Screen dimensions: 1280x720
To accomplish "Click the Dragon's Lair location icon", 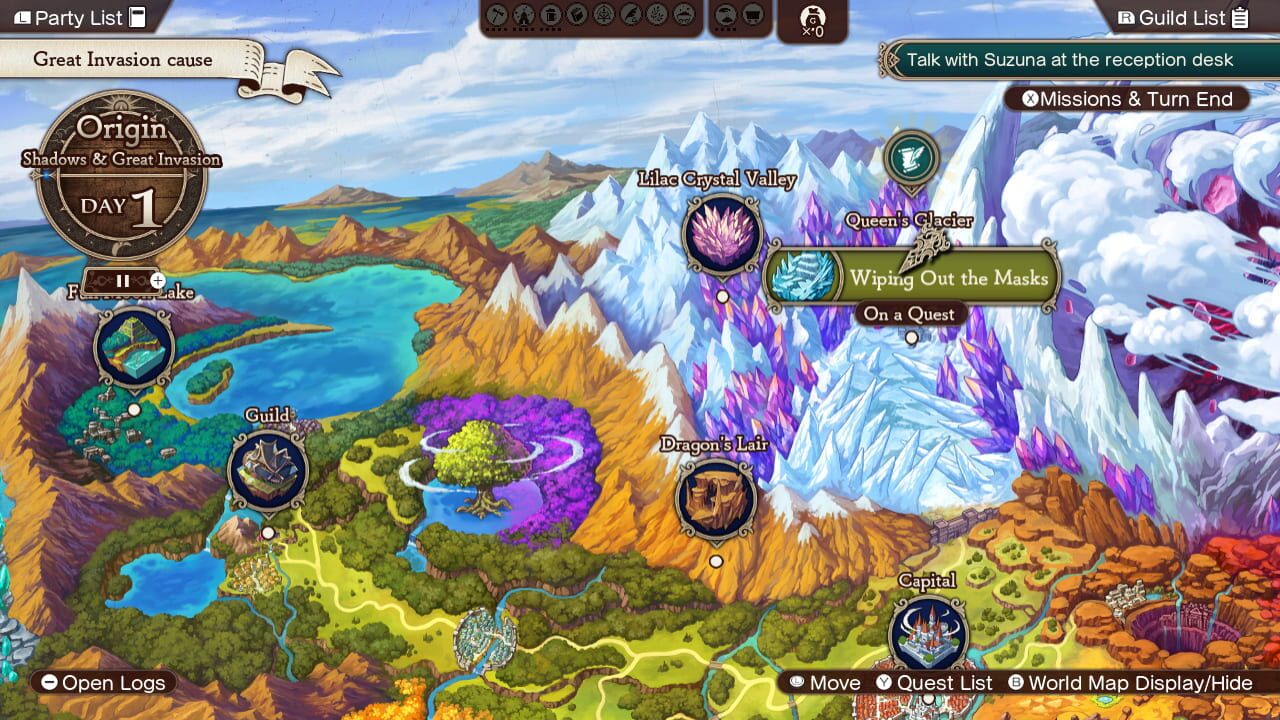I will click(716, 500).
